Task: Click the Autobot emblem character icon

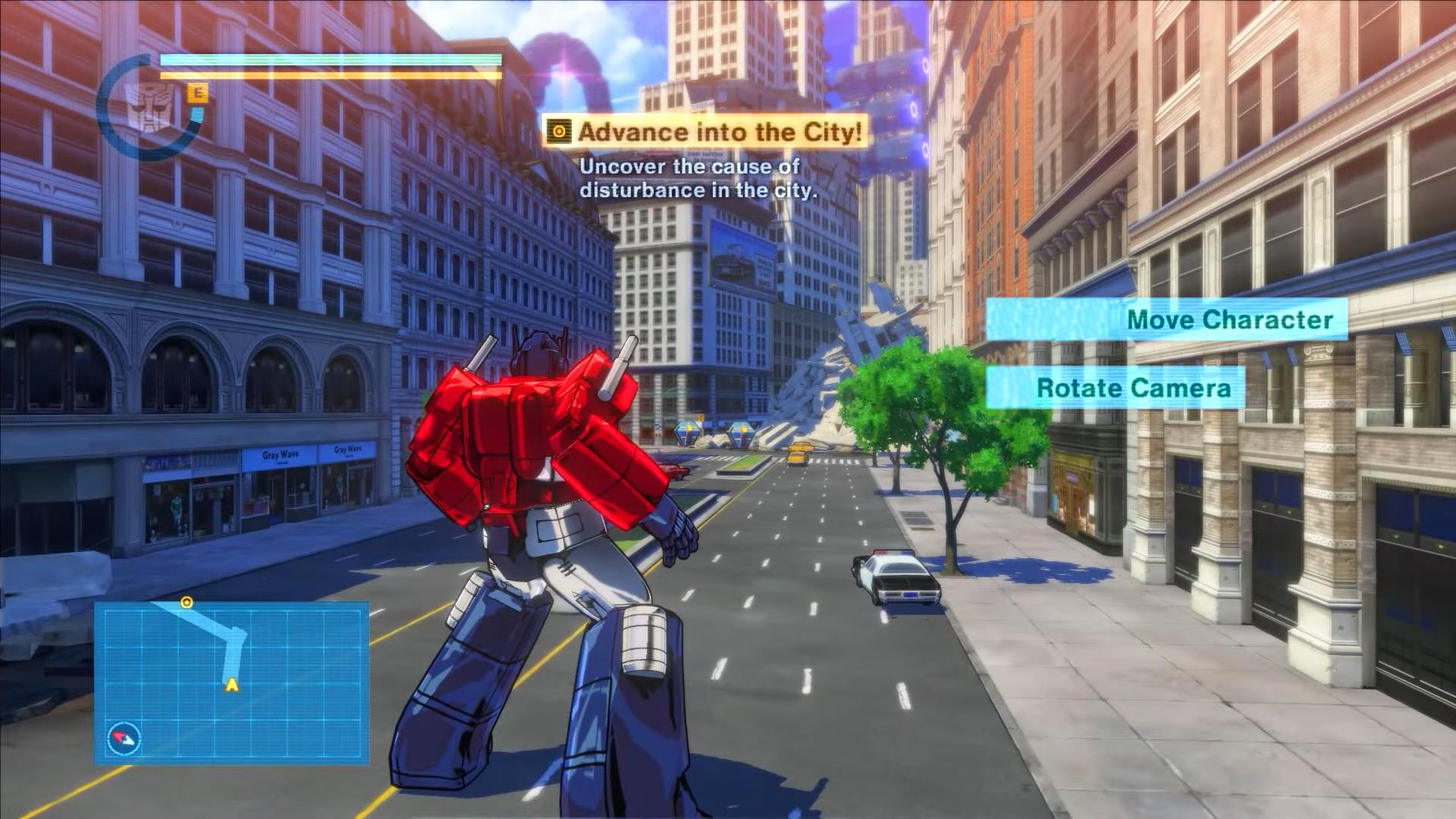Action: 146,108
